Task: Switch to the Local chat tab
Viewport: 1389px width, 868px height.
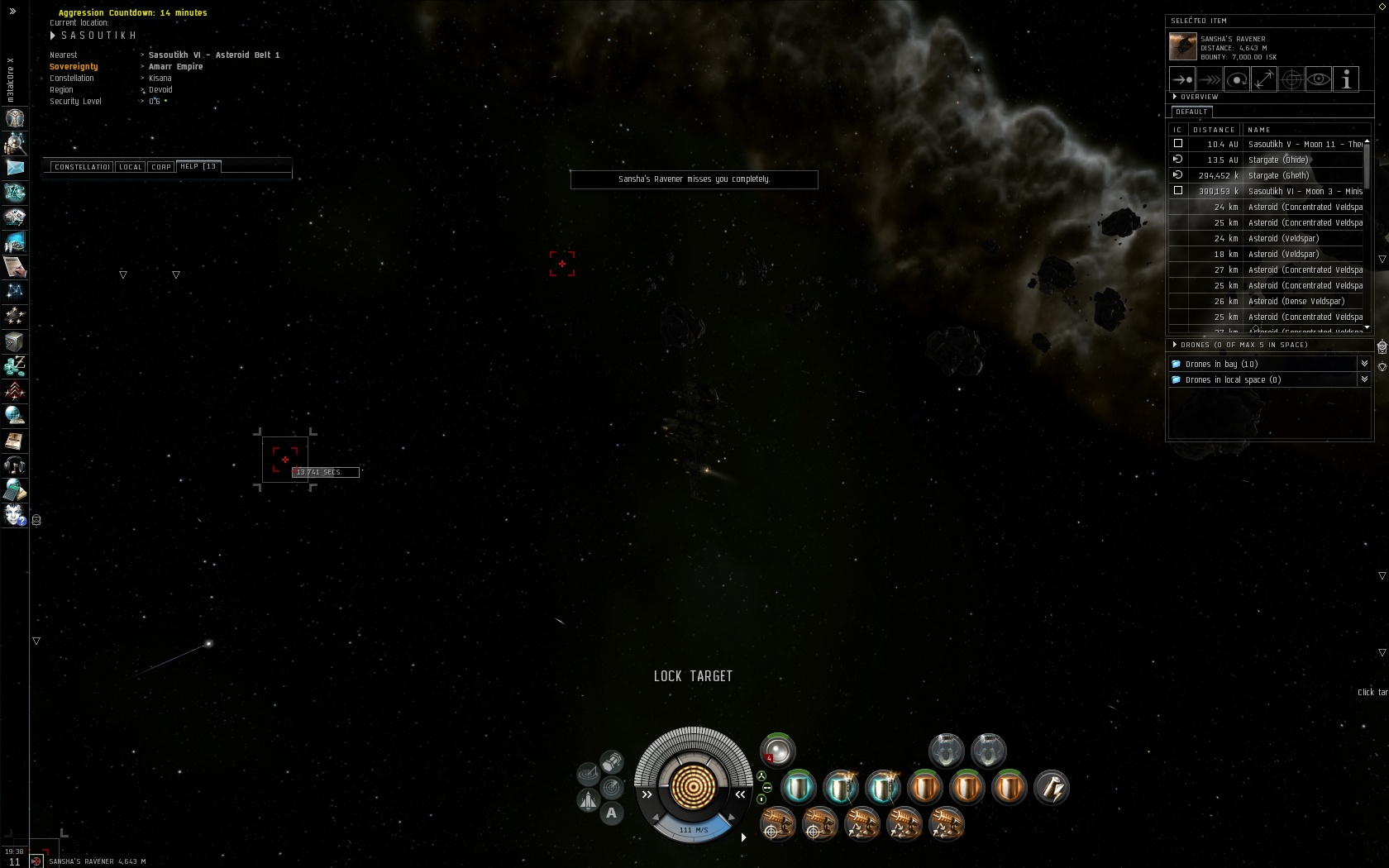Action: tap(130, 167)
